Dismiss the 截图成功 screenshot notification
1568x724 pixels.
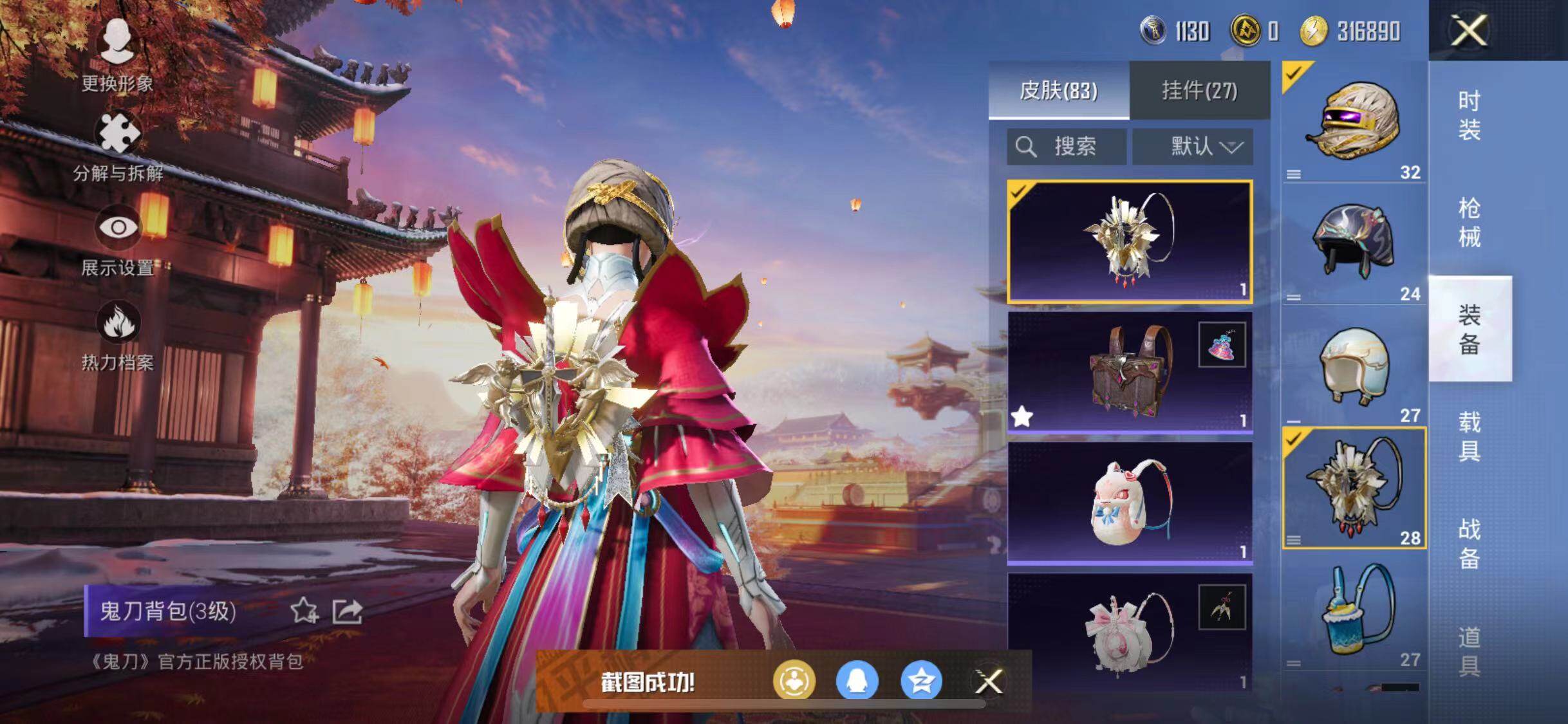988,682
